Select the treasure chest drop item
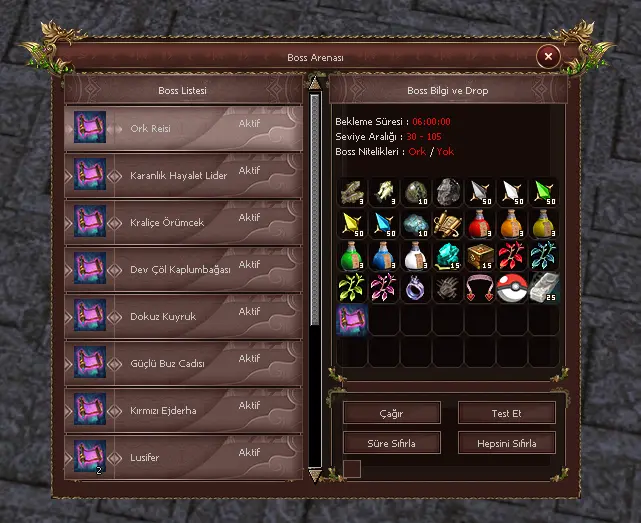641x523 pixels. pyautogui.click(x=481, y=256)
